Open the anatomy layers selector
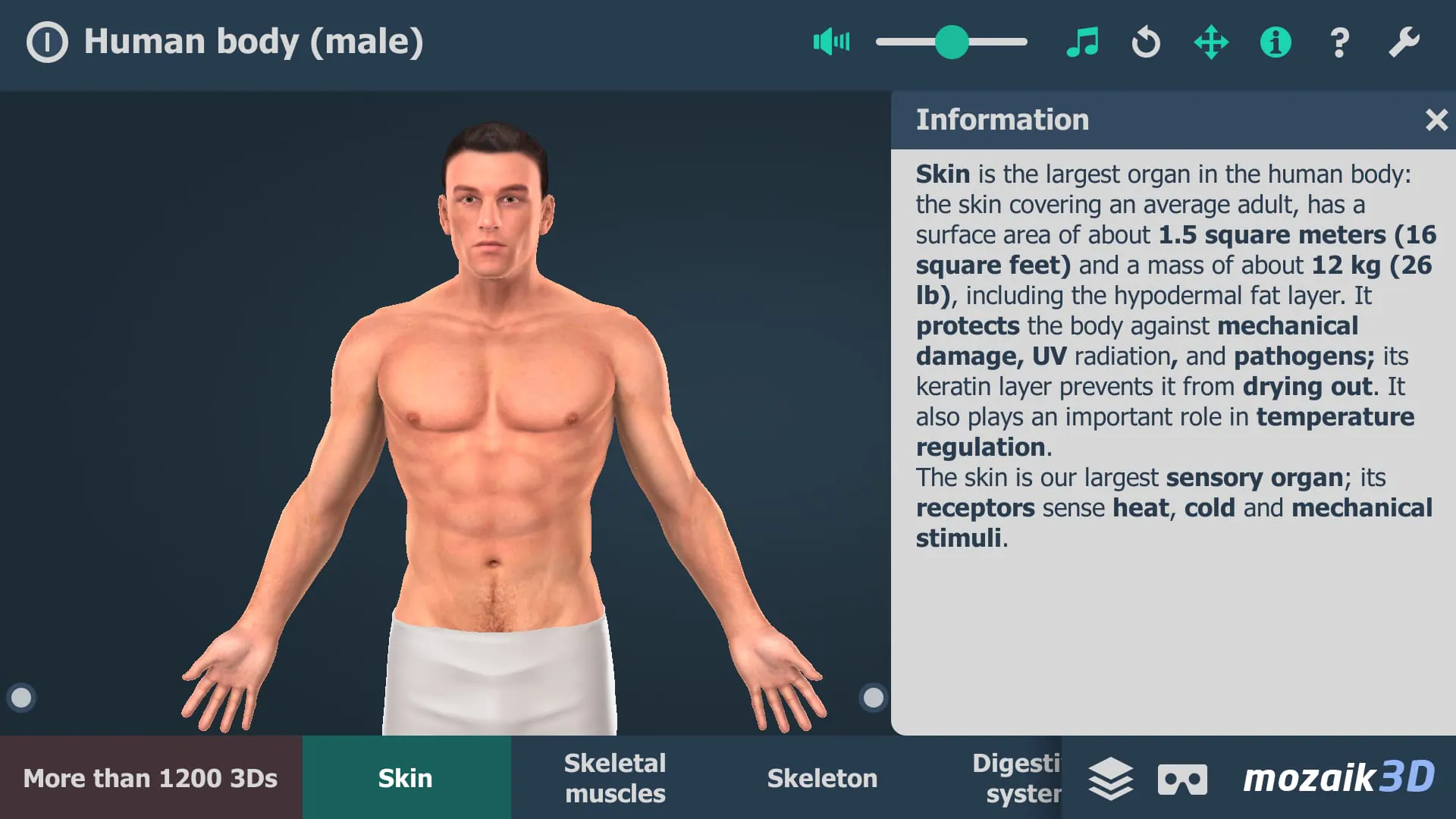 pos(1110,777)
